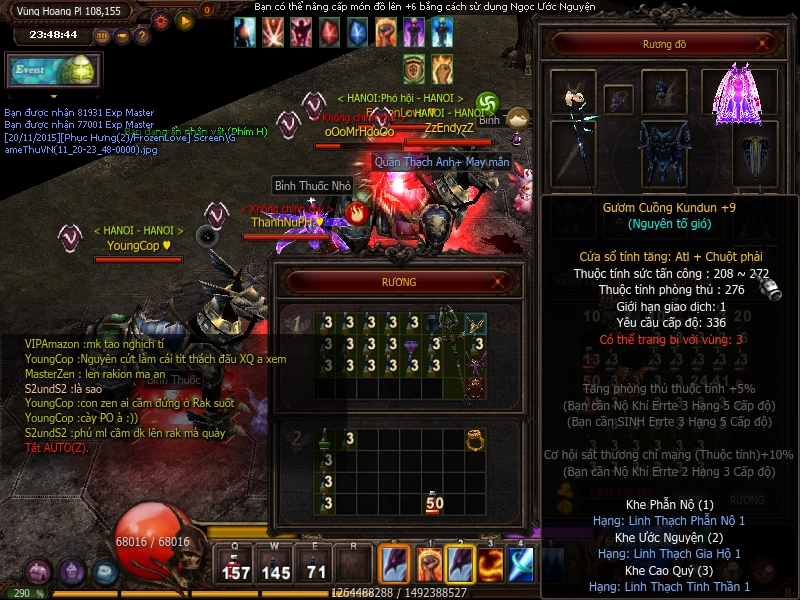Toggle the 3D view button
Image resolution: width=800 pixels, height=600 pixels.
tap(102, 35)
